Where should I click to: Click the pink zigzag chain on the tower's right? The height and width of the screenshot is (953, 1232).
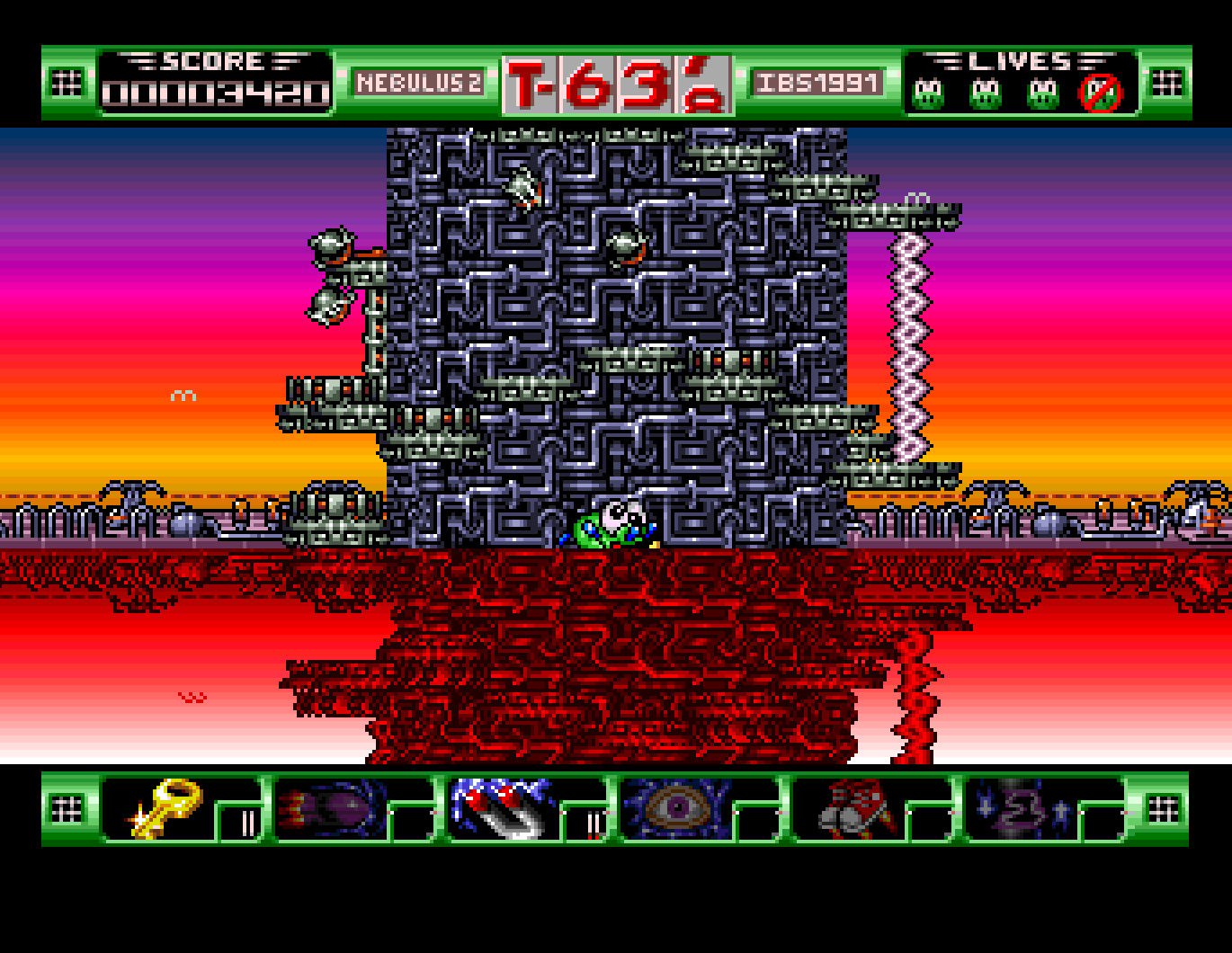tap(908, 342)
